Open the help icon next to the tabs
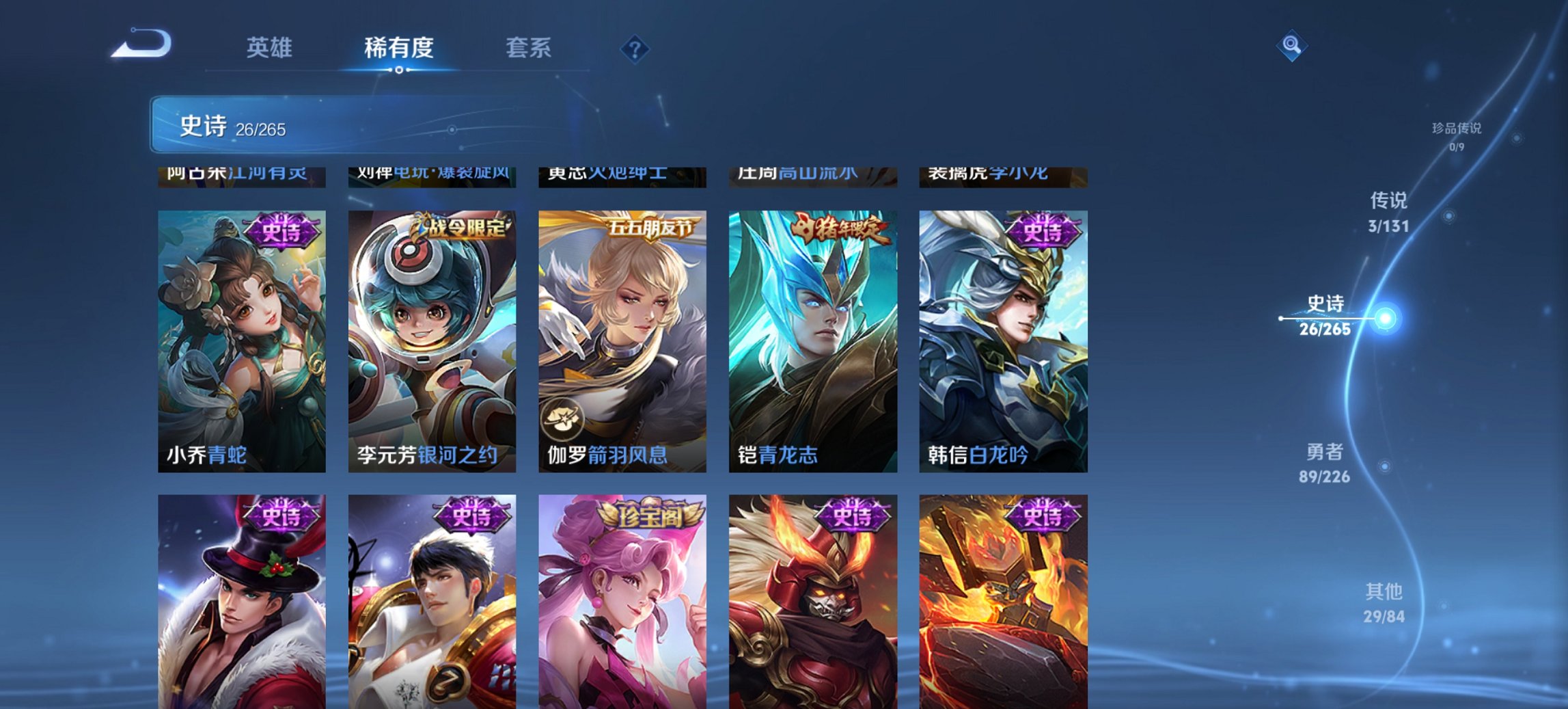 coord(635,48)
